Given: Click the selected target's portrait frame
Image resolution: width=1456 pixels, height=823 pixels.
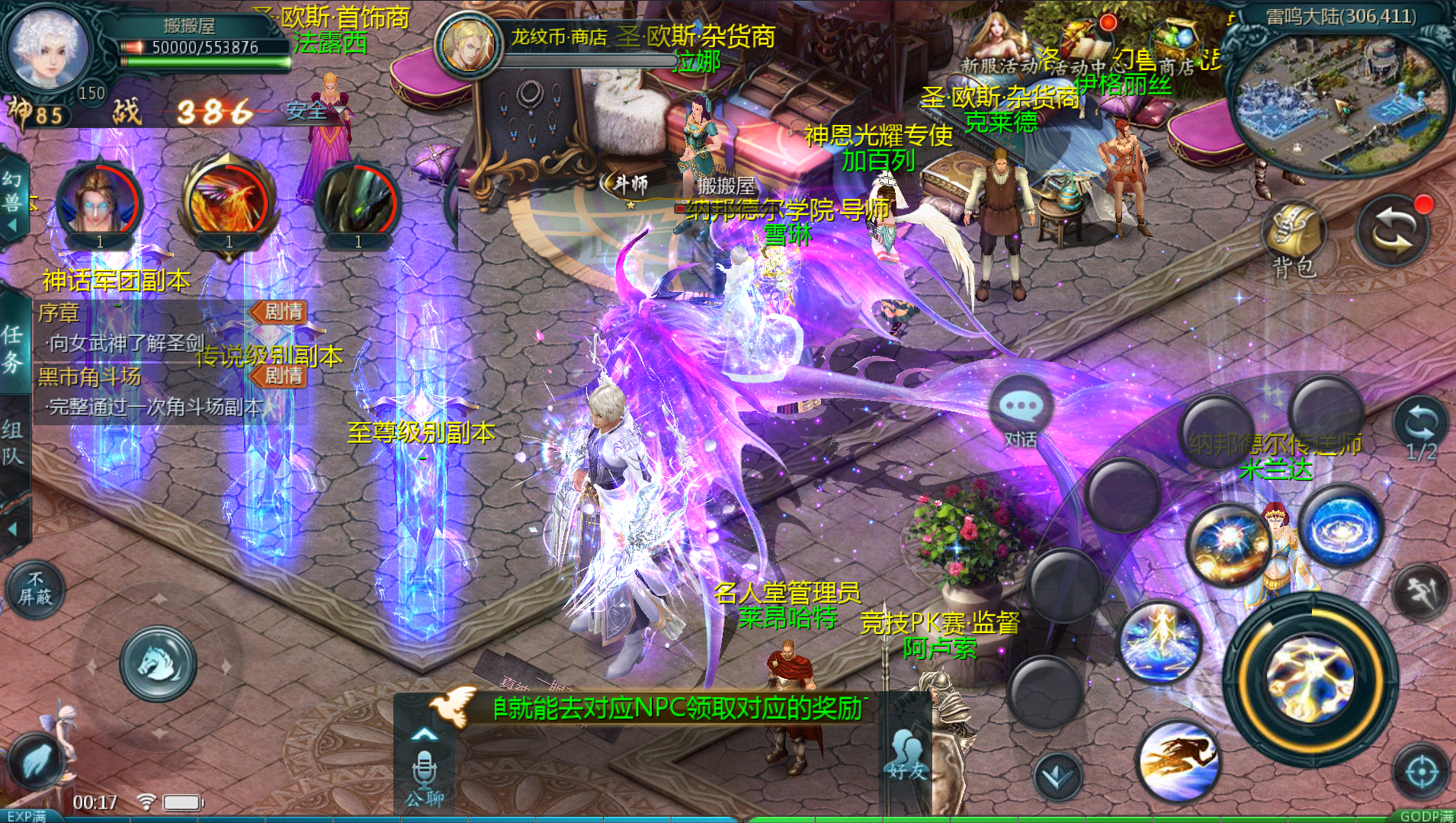Looking at the screenshot, I should (468, 44).
